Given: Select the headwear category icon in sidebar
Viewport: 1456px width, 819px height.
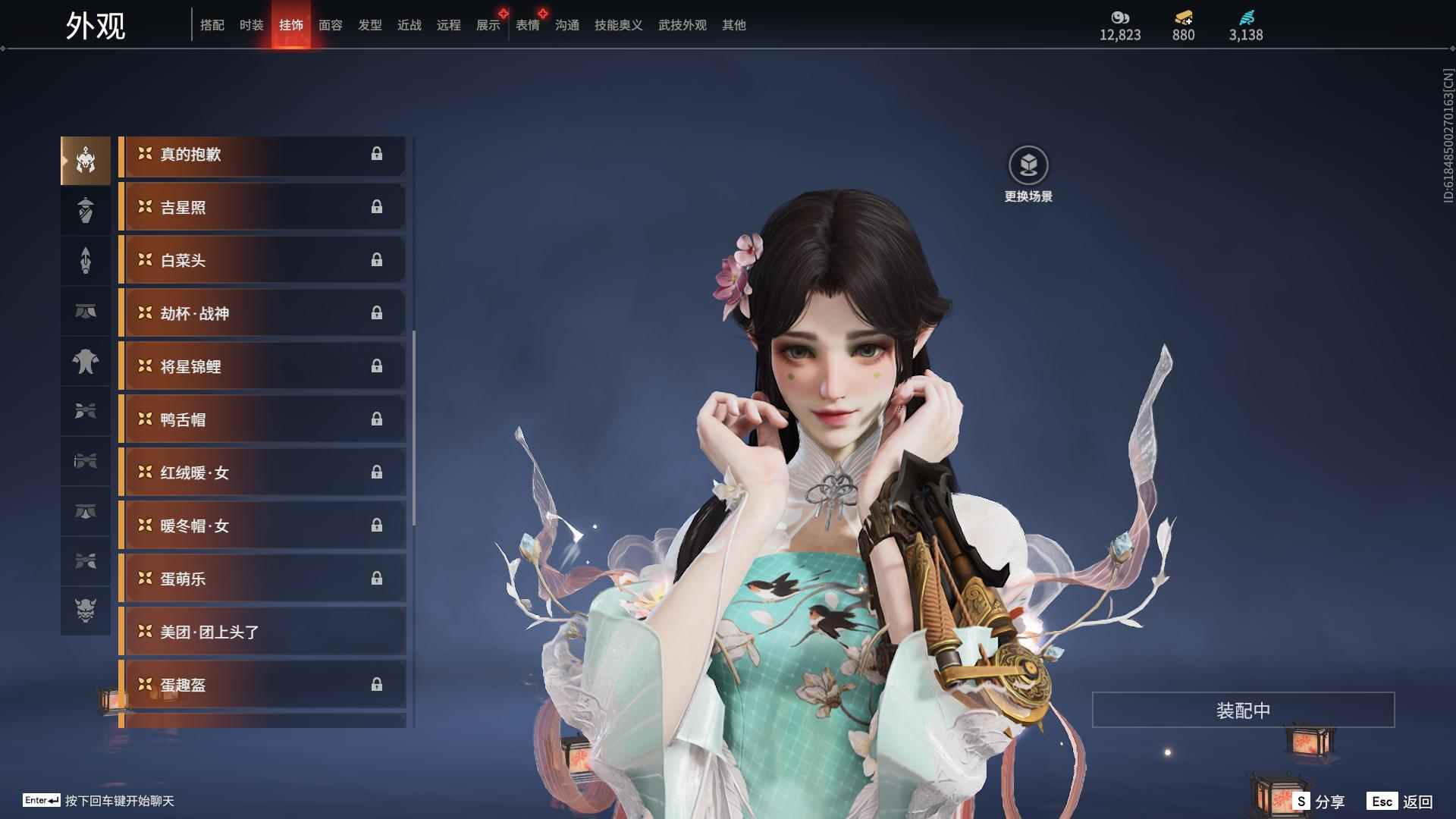Looking at the screenshot, I should click(x=86, y=160).
